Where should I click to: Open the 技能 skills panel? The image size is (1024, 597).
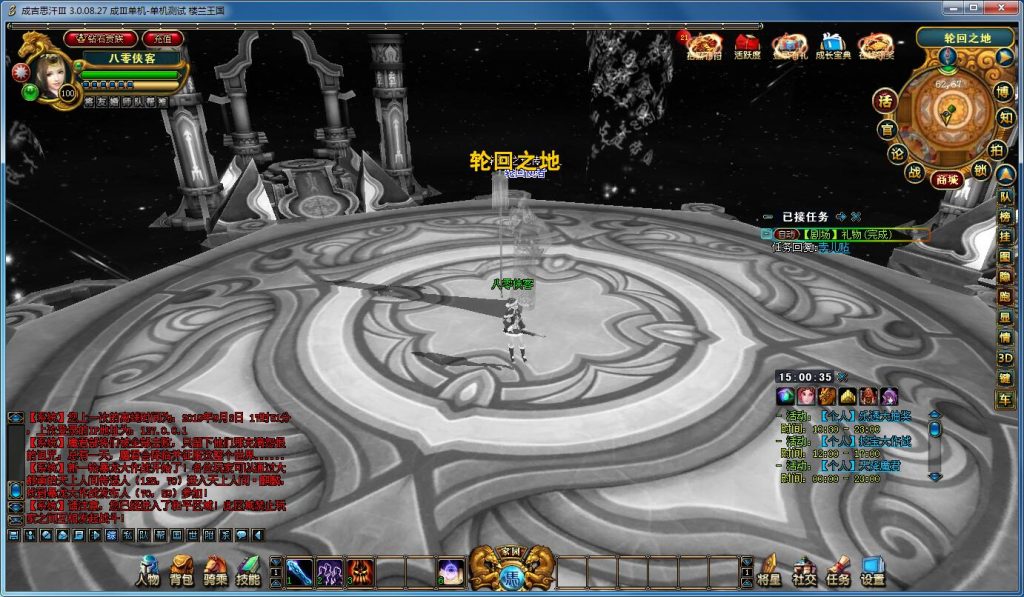(248, 570)
